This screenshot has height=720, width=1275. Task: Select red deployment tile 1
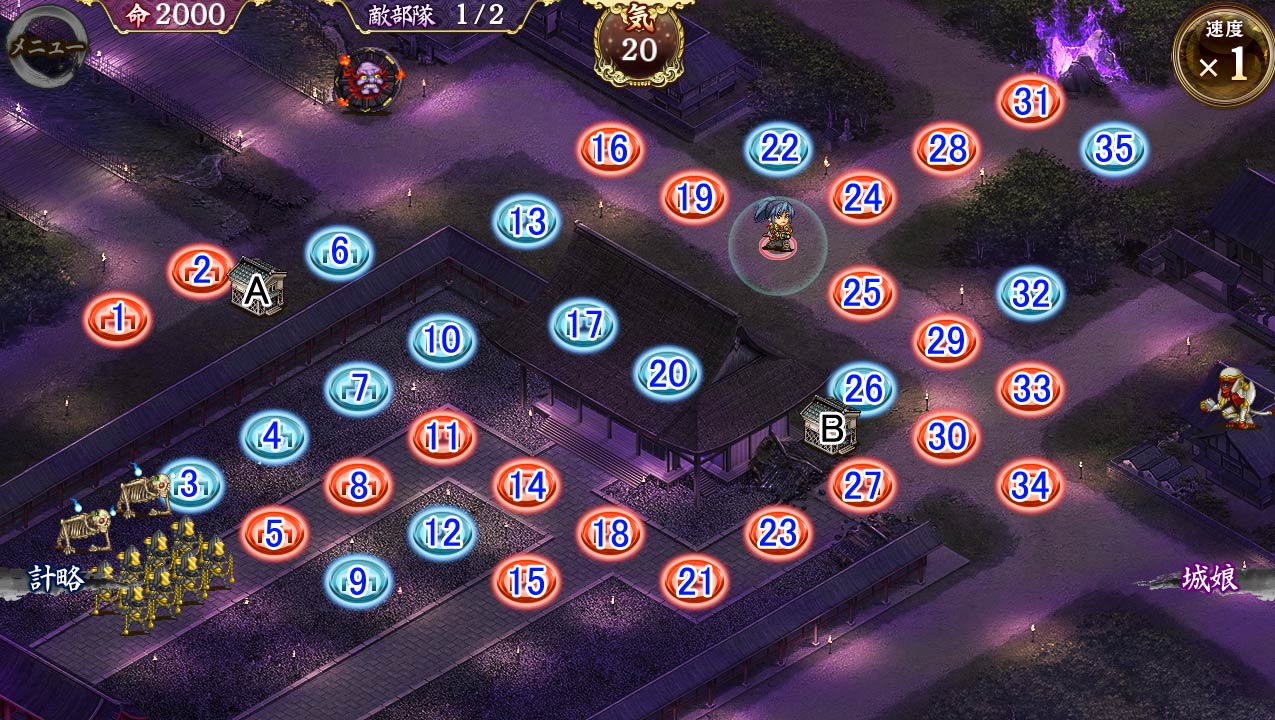coord(118,320)
